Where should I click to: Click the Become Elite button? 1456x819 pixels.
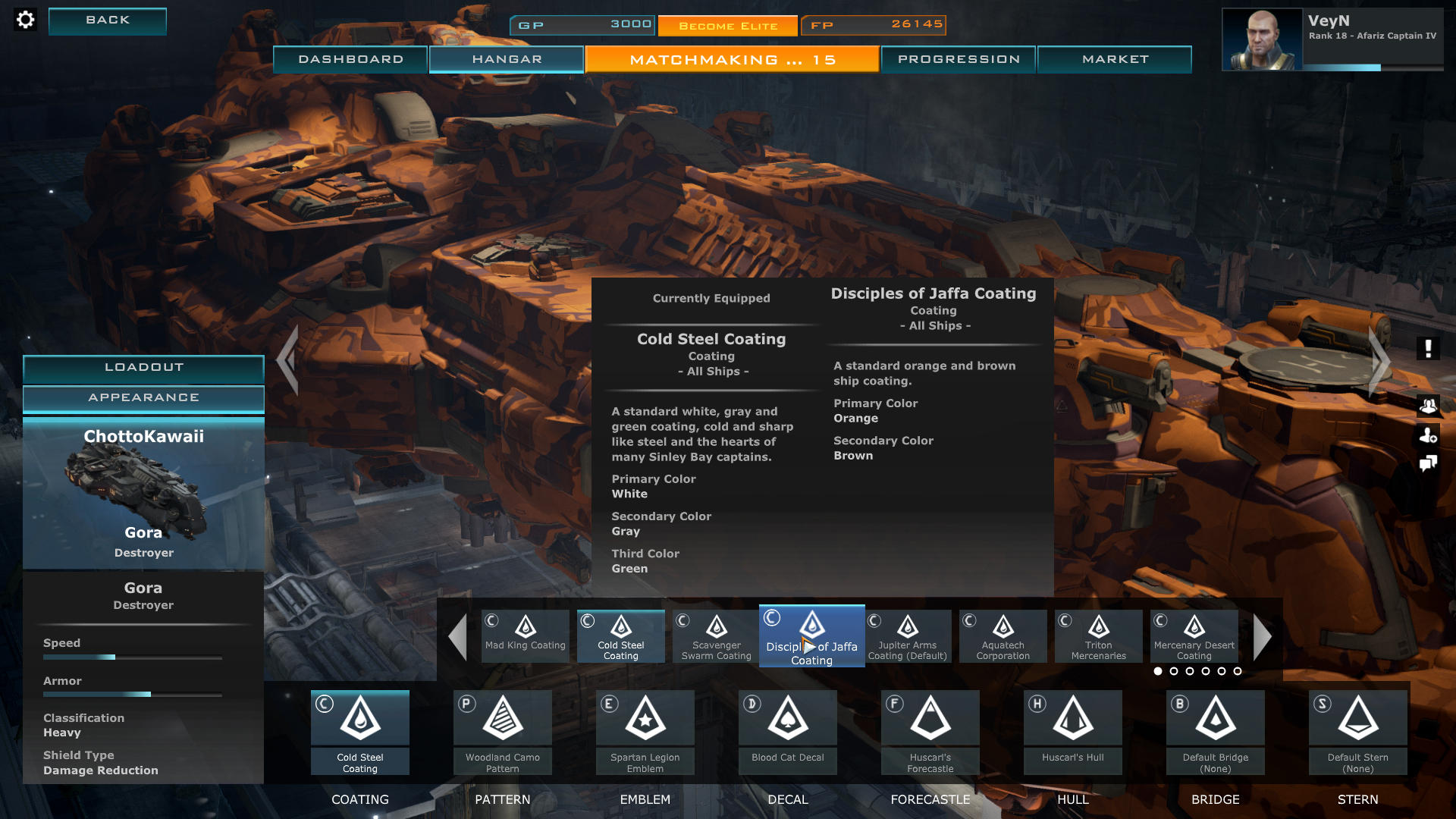coord(728,26)
